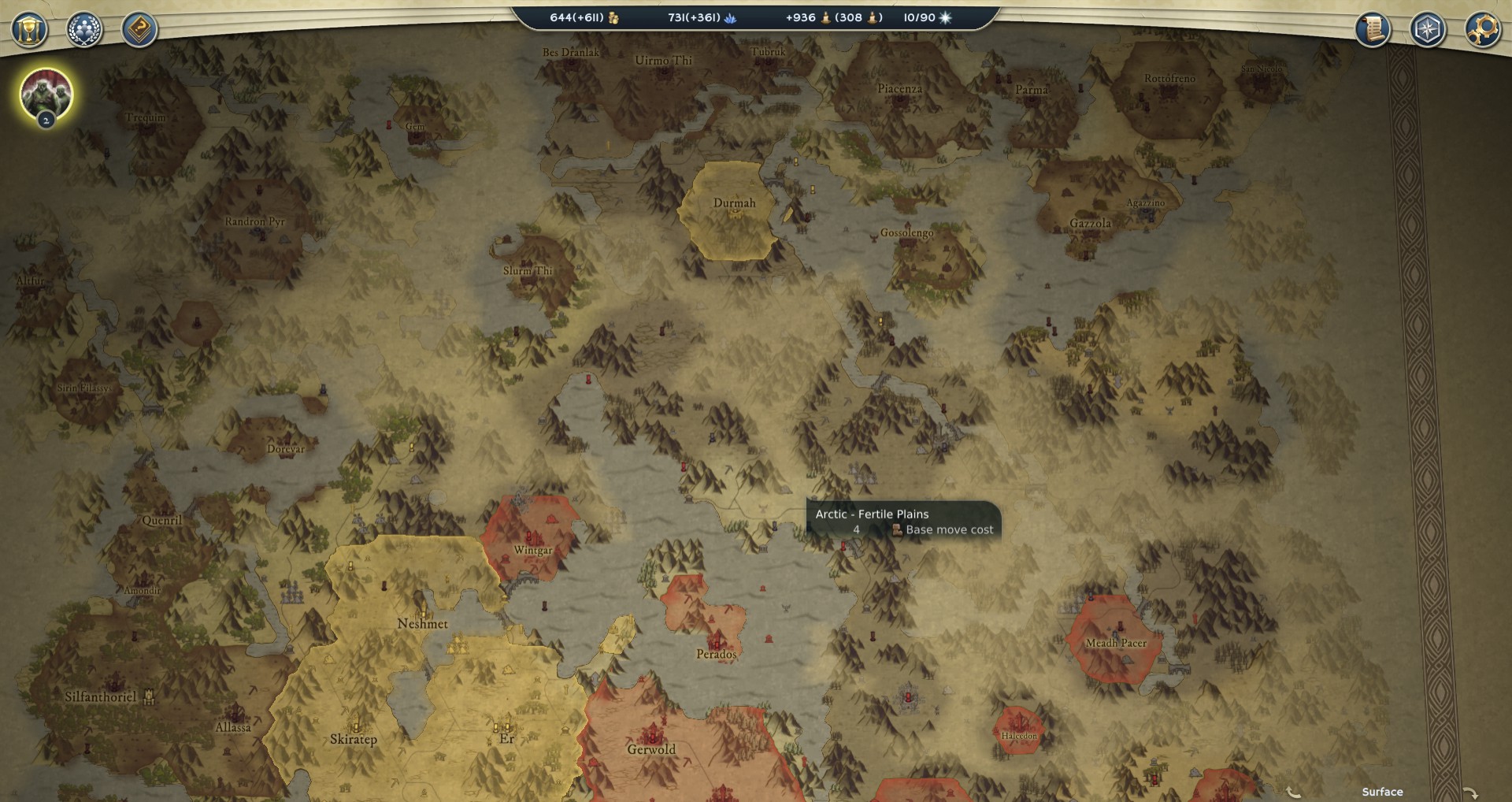1512x802 pixels.
Task: Open the golden trophy chalice panel
Action: (x=29, y=31)
